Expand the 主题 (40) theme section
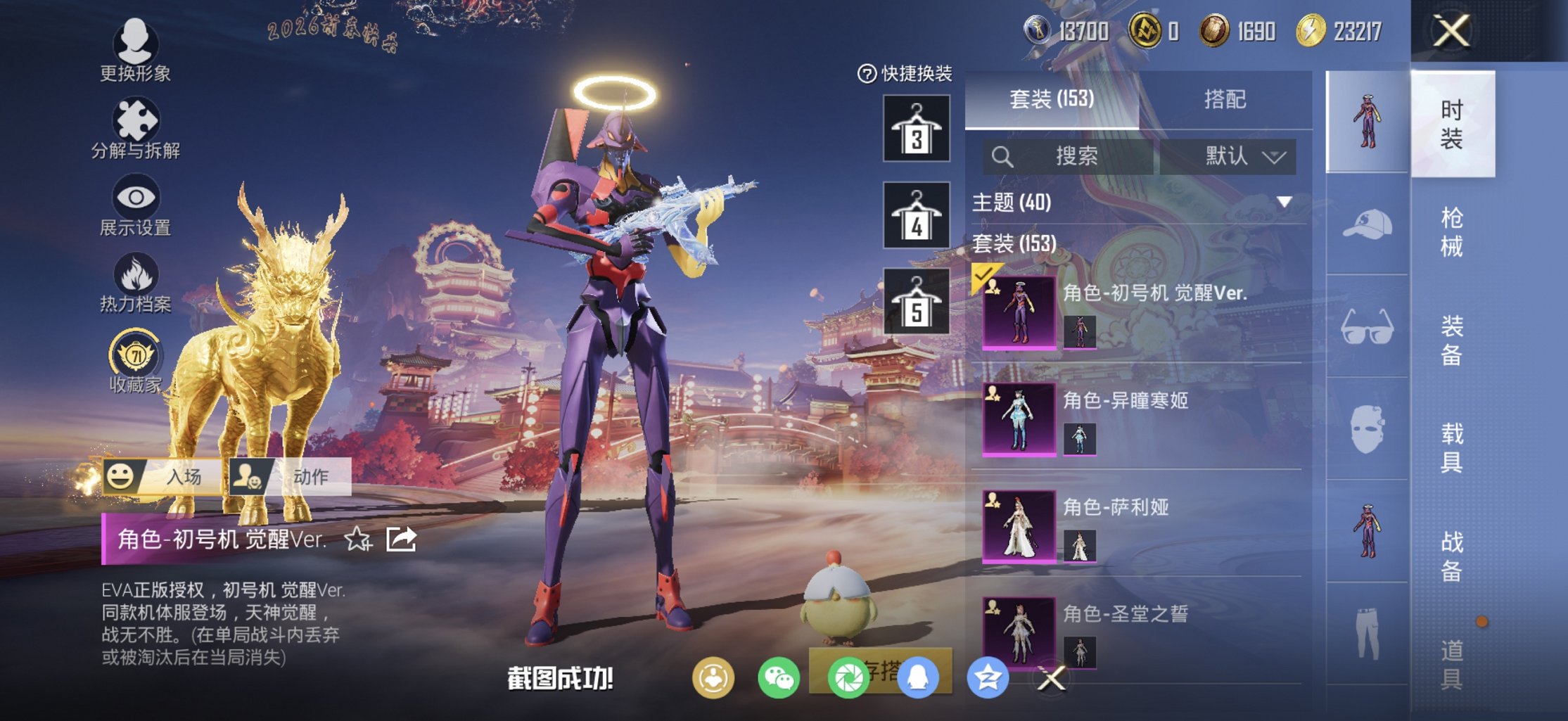Screen dimensions: 1568x721 pos(1284,203)
